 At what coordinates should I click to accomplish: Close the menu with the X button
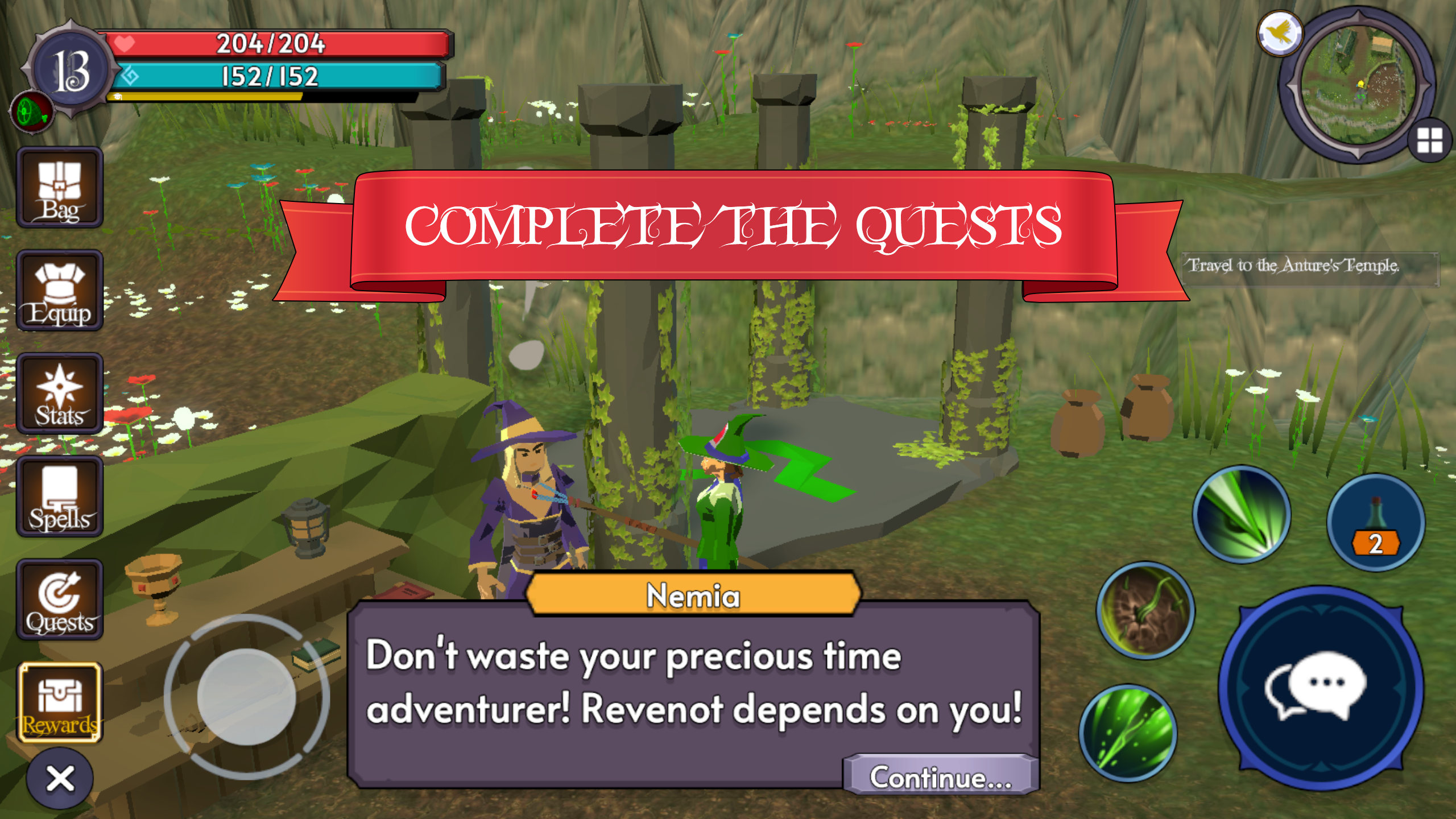60,778
